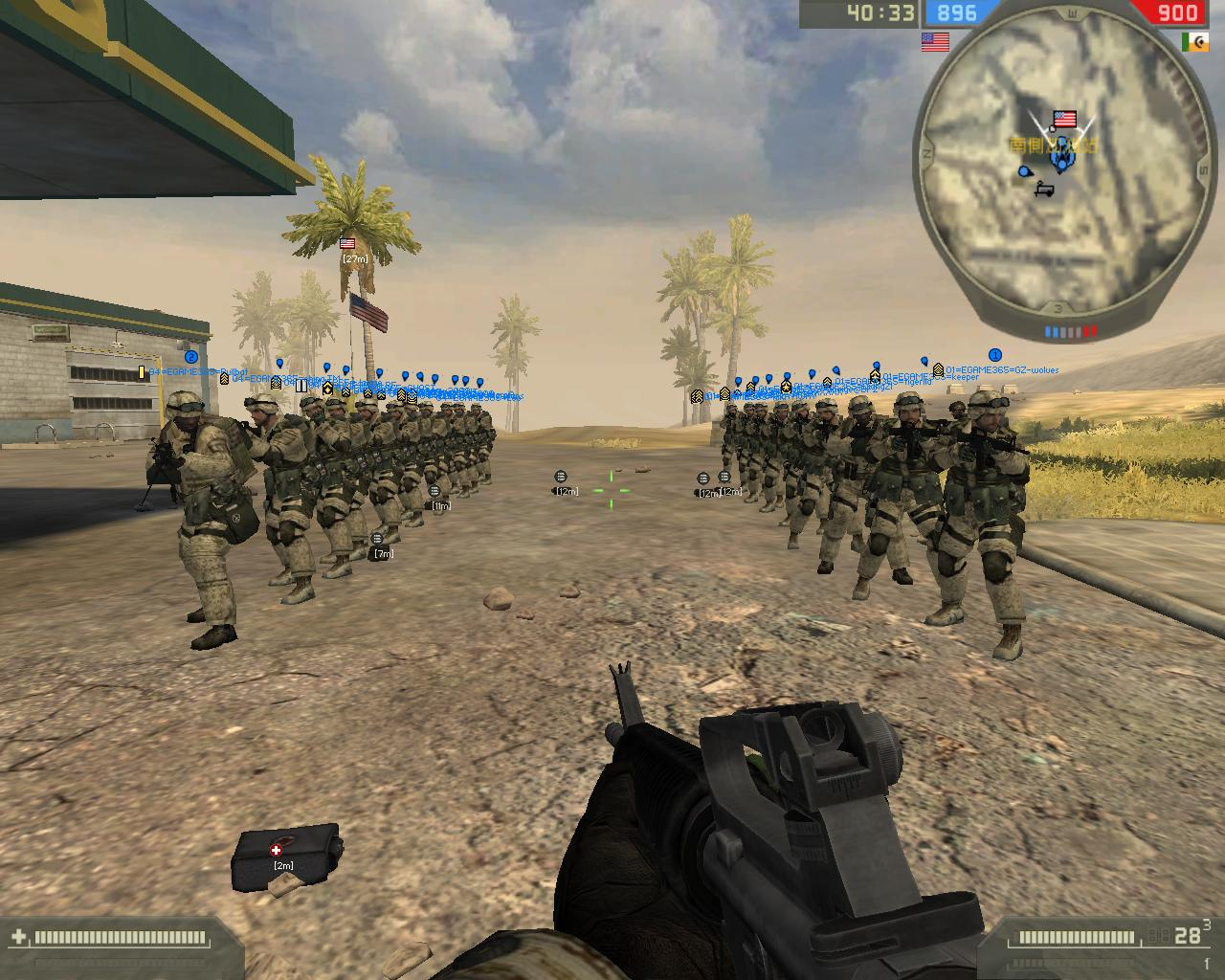The height and width of the screenshot is (980, 1225).
Task: Select the squad 2 leader marker
Action: coord(190,357)
